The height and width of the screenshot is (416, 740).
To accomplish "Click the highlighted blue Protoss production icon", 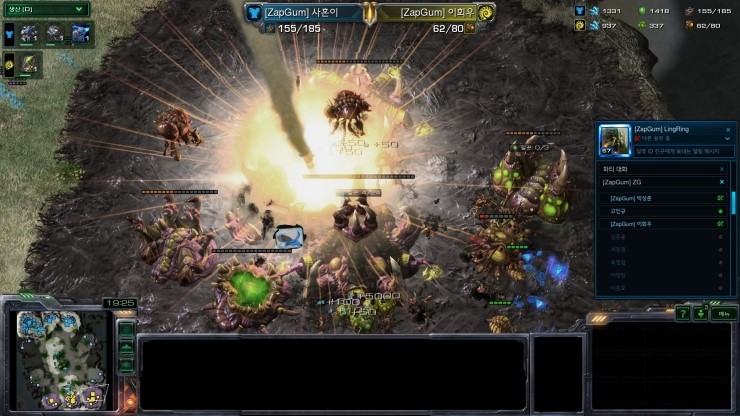I will tap(81, 34).
